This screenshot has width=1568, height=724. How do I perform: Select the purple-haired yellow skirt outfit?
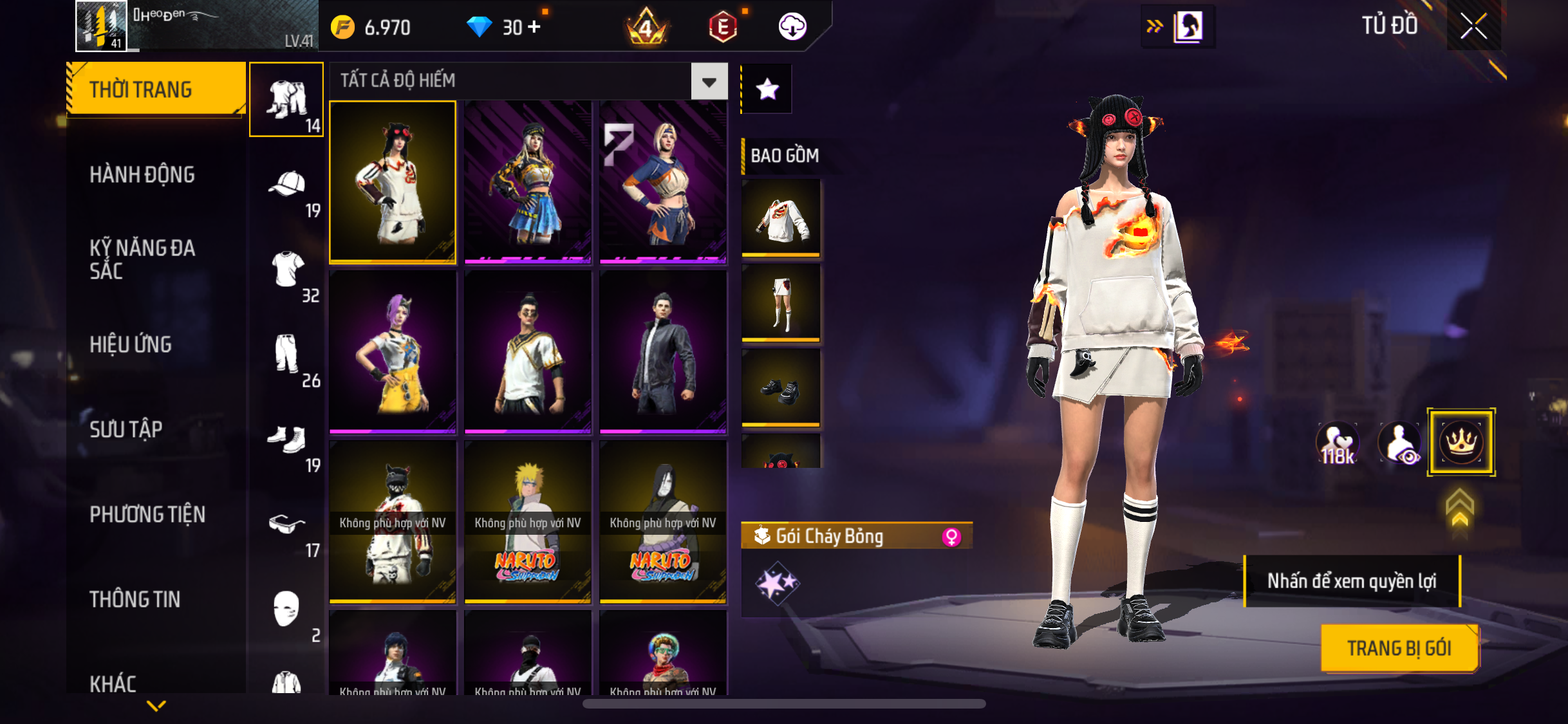click(x=393, y=352)
